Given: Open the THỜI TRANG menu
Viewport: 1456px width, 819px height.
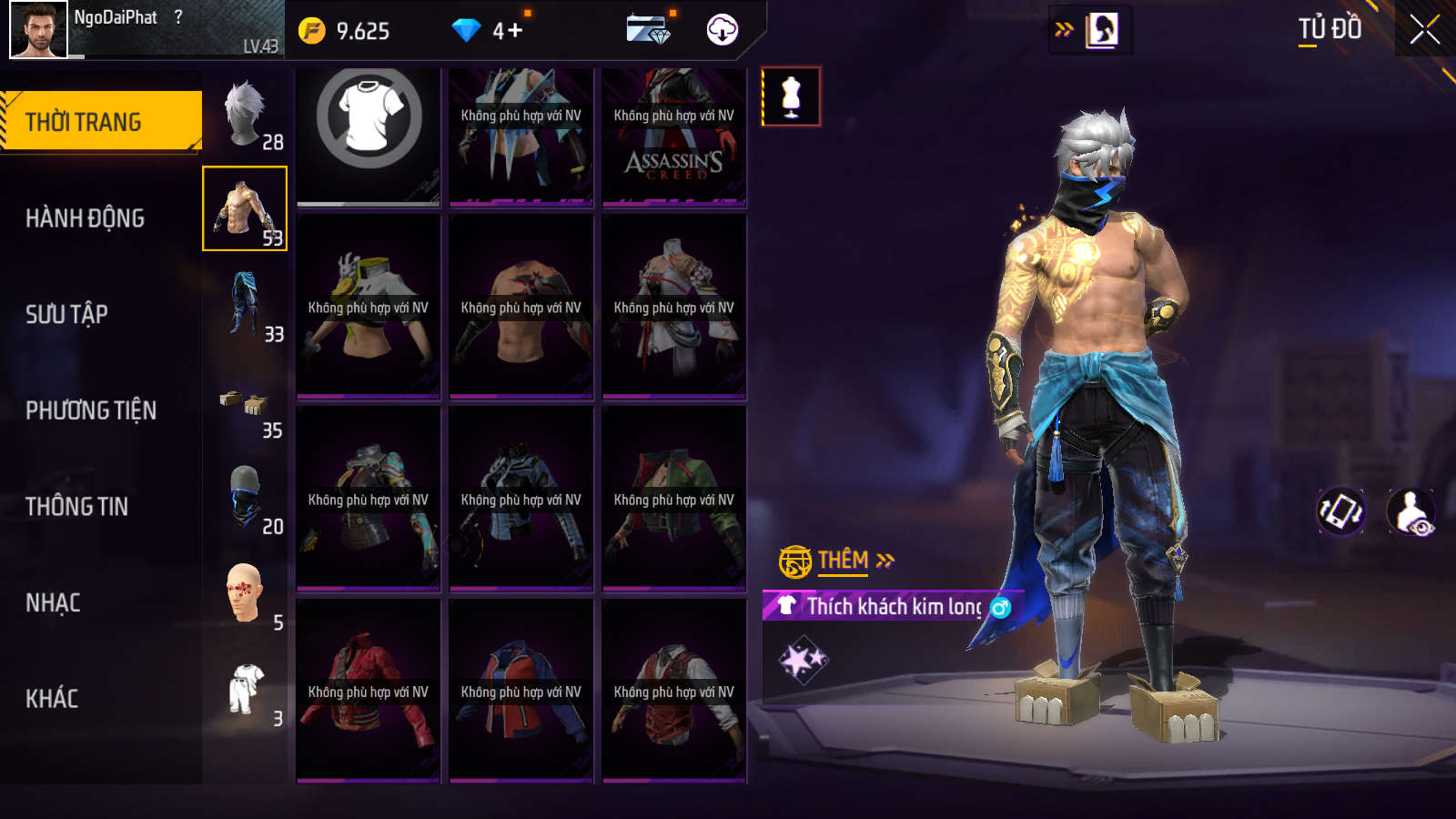Looking at the screenshot, I should click(x=100, y=121).
